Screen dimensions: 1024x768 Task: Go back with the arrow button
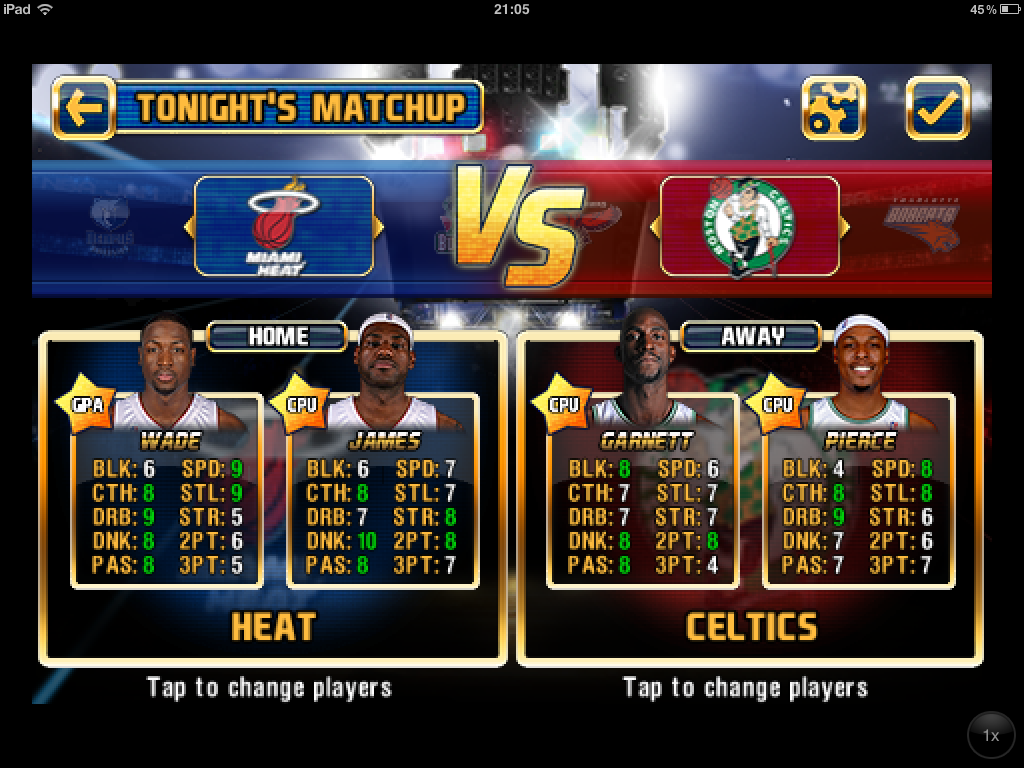click(83, 107)
